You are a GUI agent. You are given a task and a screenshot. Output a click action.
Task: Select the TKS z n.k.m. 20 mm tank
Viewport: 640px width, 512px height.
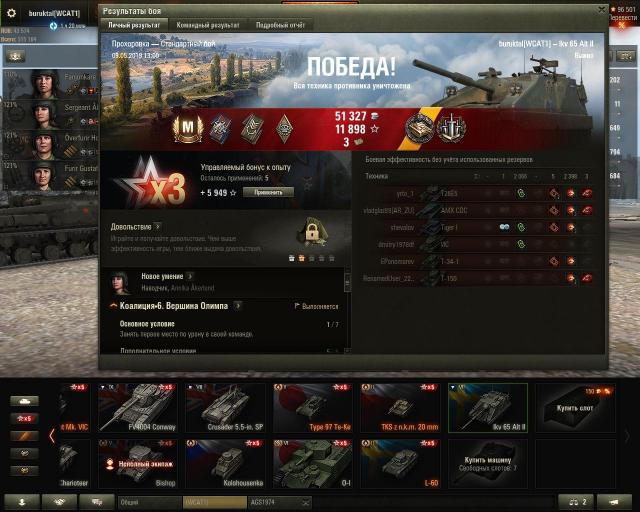click(399, 407)
